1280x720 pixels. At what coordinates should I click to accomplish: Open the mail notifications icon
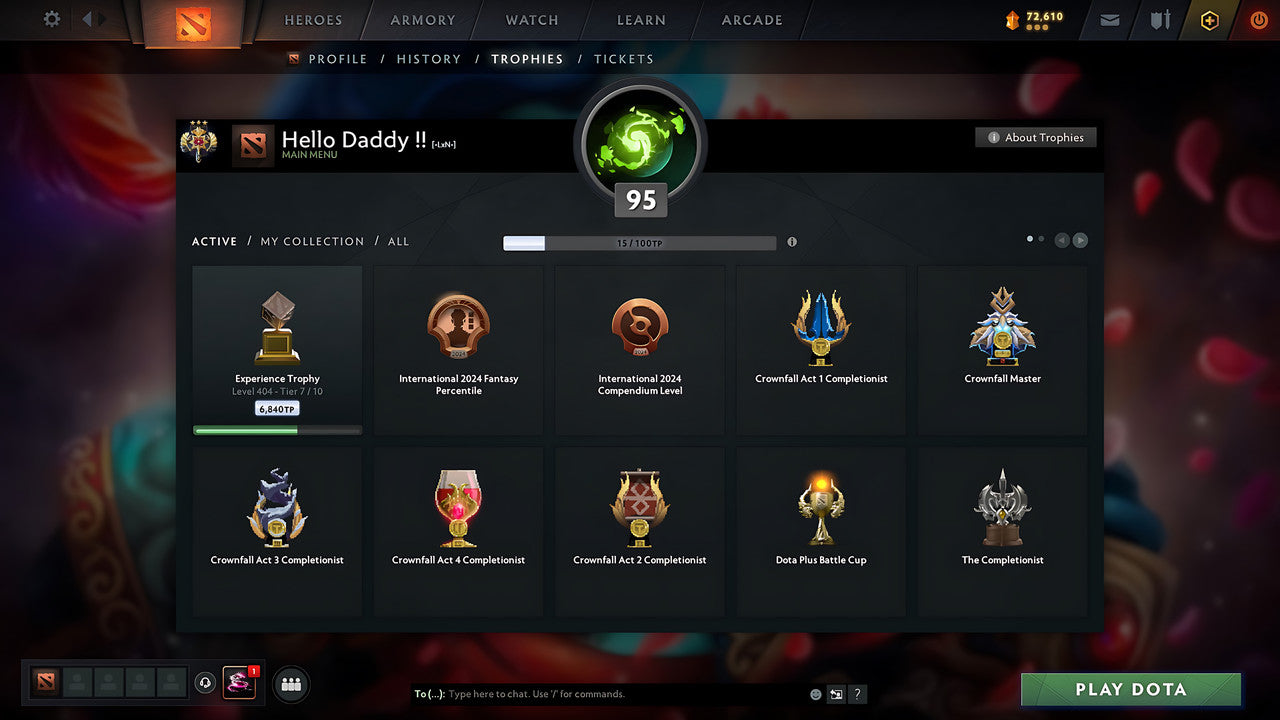pos(1108,20)
